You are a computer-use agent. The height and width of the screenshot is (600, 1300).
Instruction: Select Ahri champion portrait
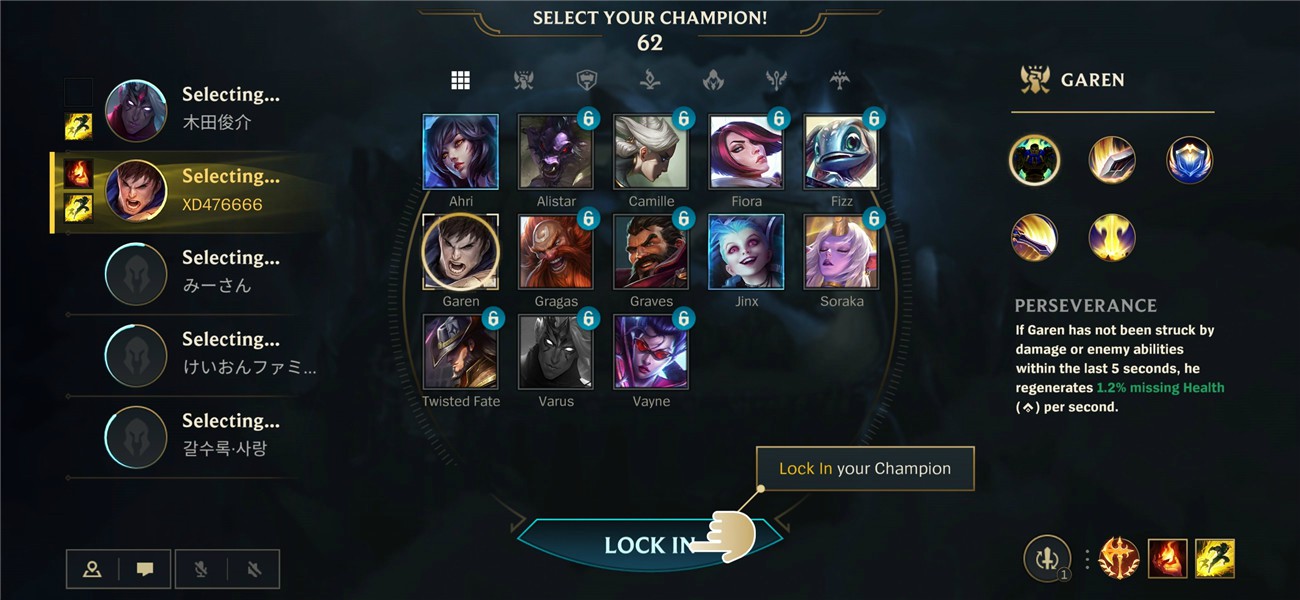(460, 152)
